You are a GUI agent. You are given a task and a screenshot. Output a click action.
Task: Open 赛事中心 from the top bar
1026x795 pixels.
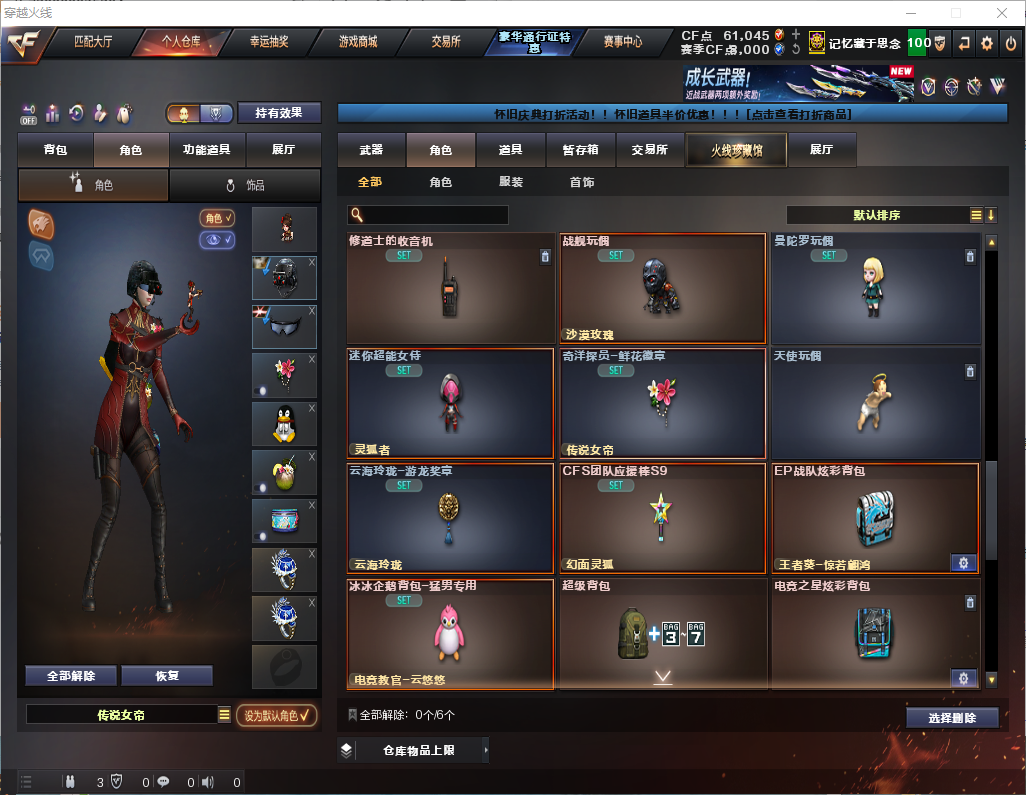pos(622,42)
